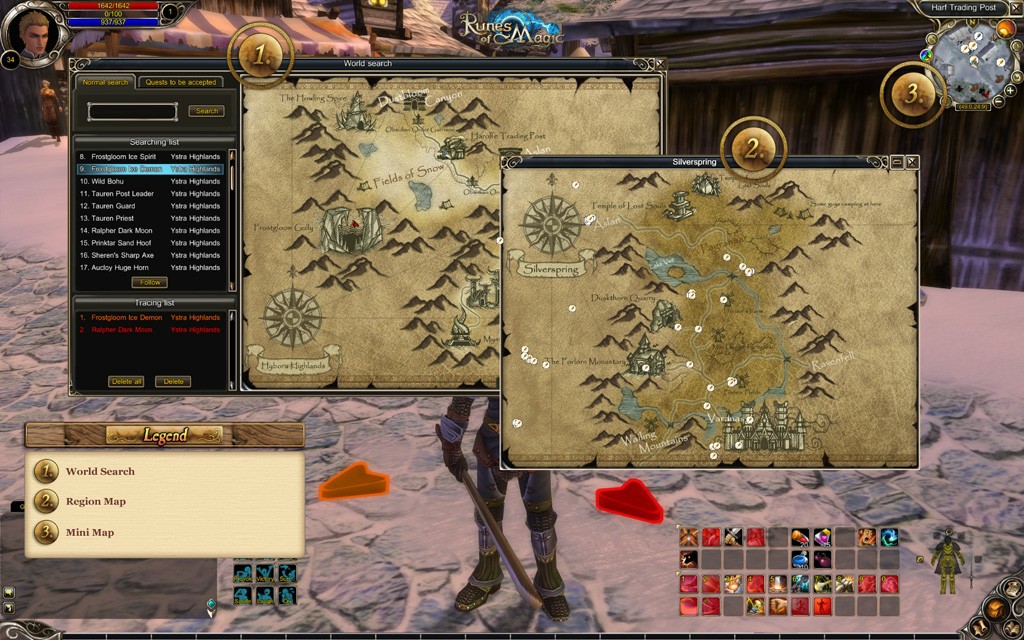Click the circular minimap

(972, 62)
